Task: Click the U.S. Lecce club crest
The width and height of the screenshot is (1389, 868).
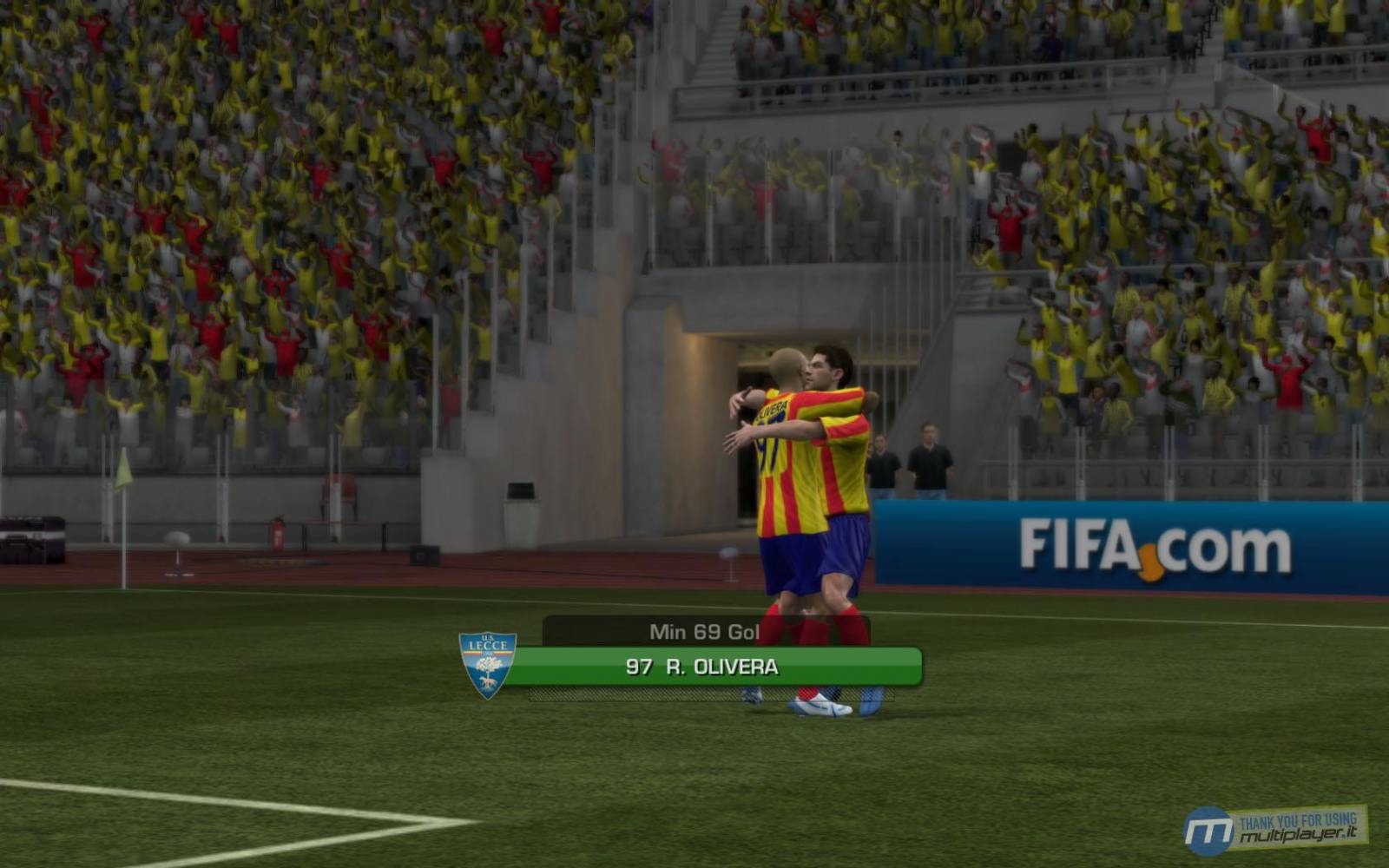Action: (x=487, y=664)
